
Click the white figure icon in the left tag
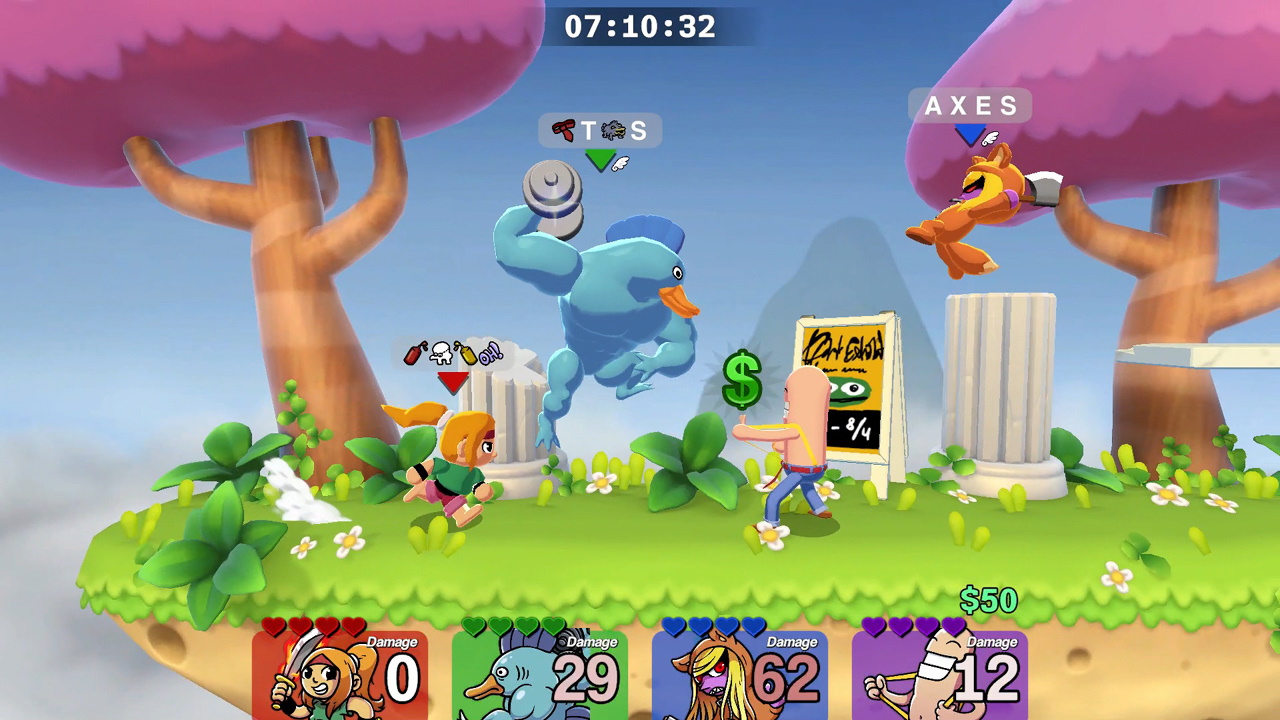(x=440, y=353)
